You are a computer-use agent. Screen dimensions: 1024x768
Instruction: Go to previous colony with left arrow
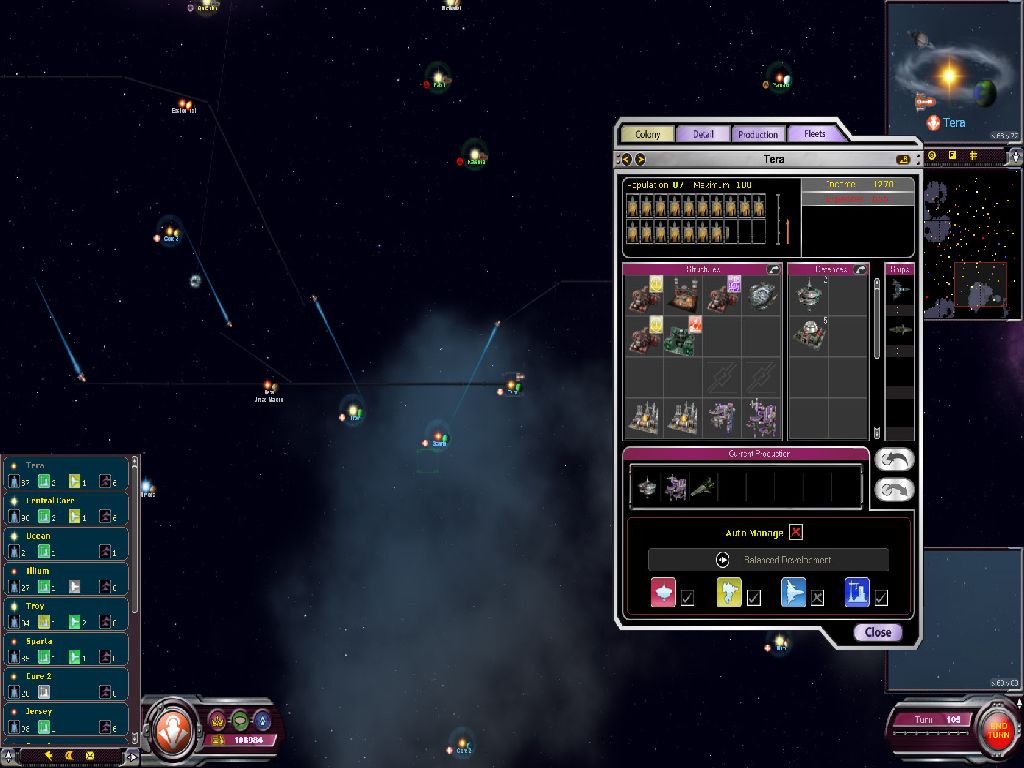[x=627, y=159]
